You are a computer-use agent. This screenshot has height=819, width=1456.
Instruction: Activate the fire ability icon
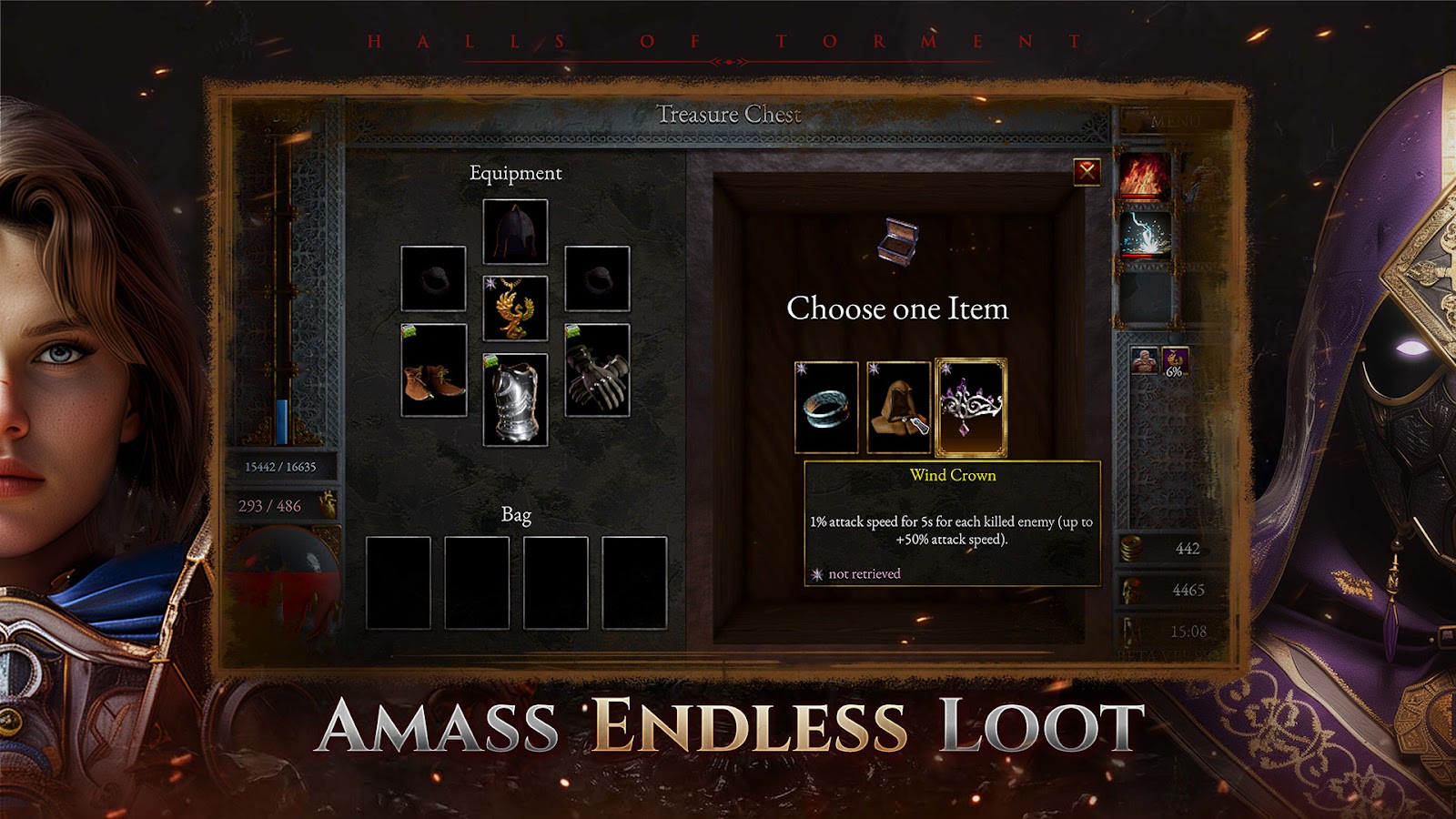(x=1145, y=176)
